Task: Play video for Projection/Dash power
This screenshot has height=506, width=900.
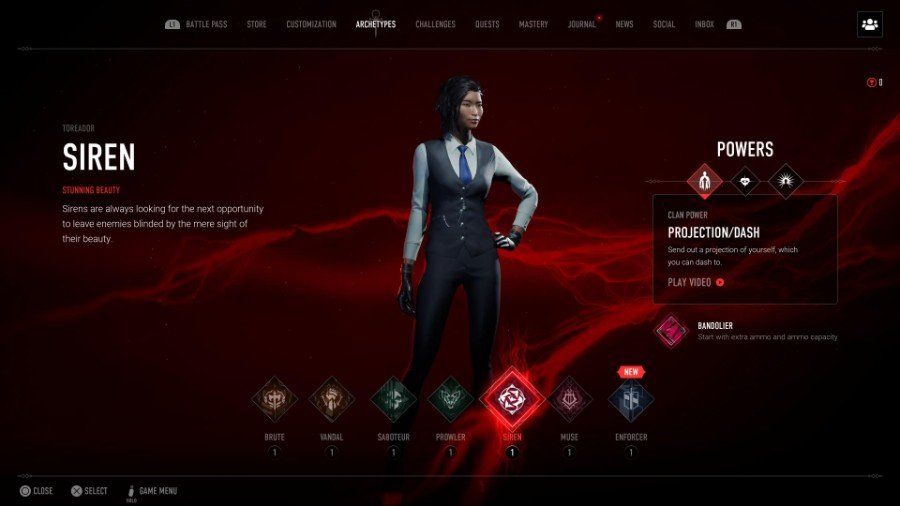Action: click(695, 282)
